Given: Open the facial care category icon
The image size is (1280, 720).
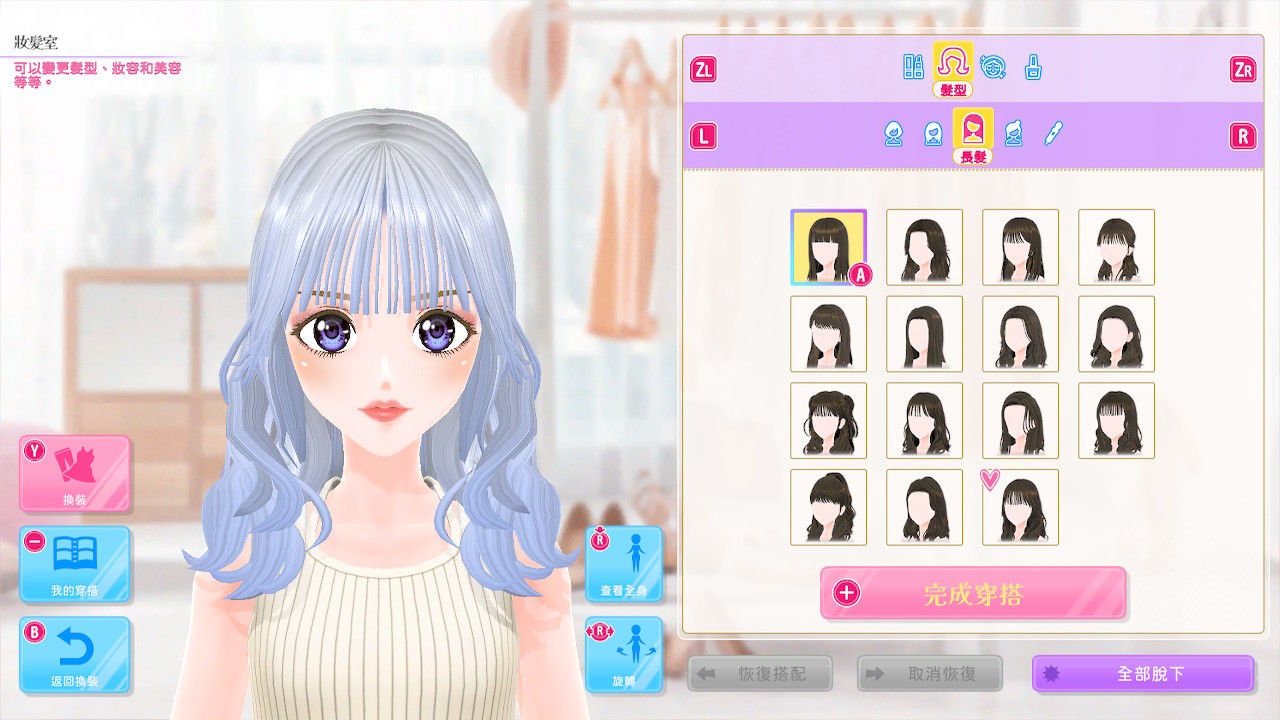Looking at the screenshot, I should tap(992, 66).
